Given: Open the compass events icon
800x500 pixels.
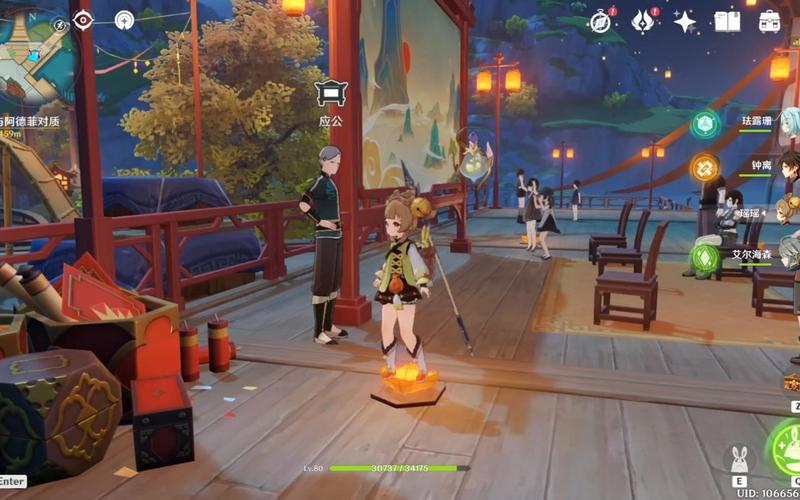Looking at the screenshot, I should 600,22.
